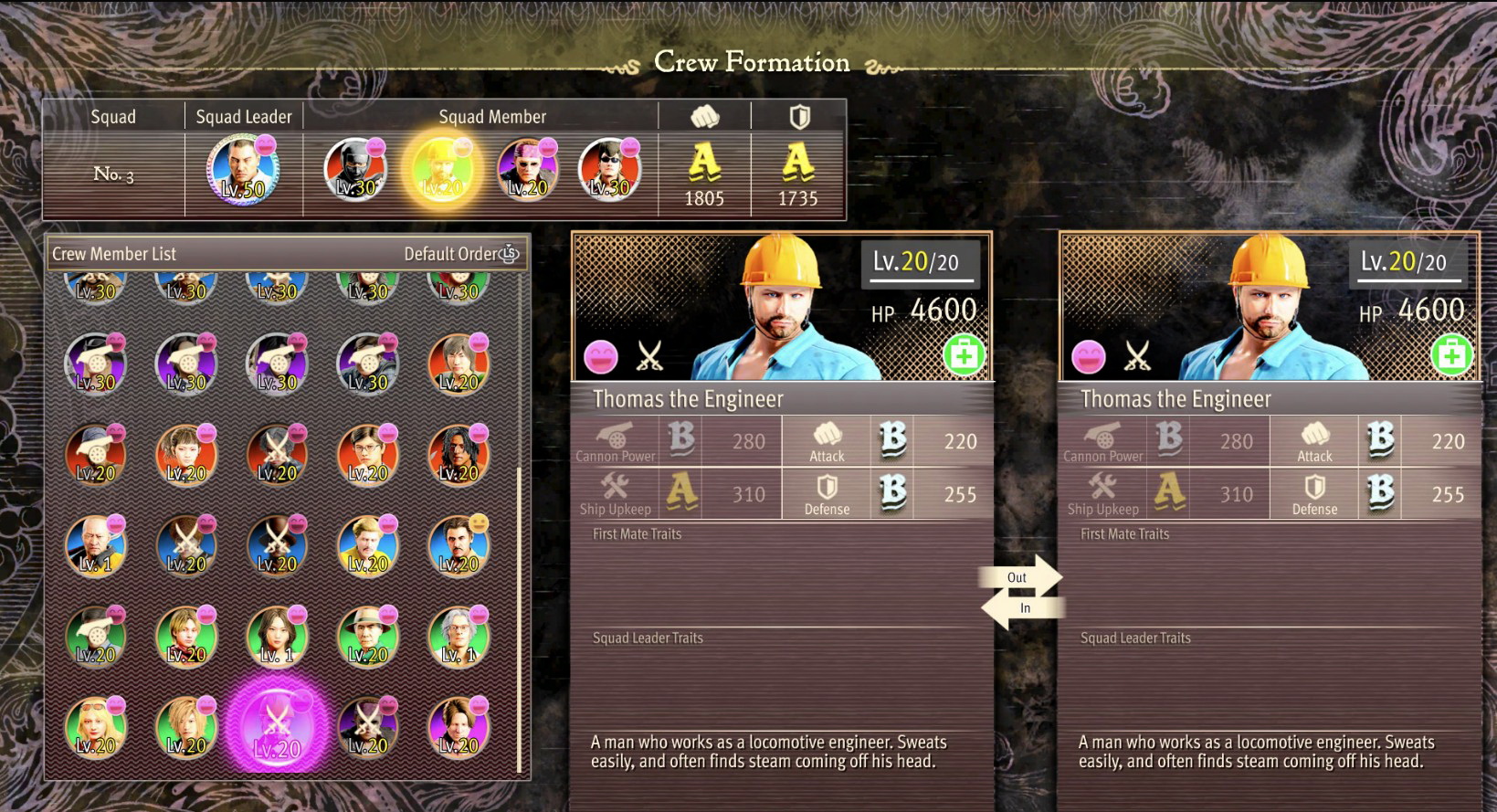
Task: Change the Default Order sorting
Action: pos(461,254)
